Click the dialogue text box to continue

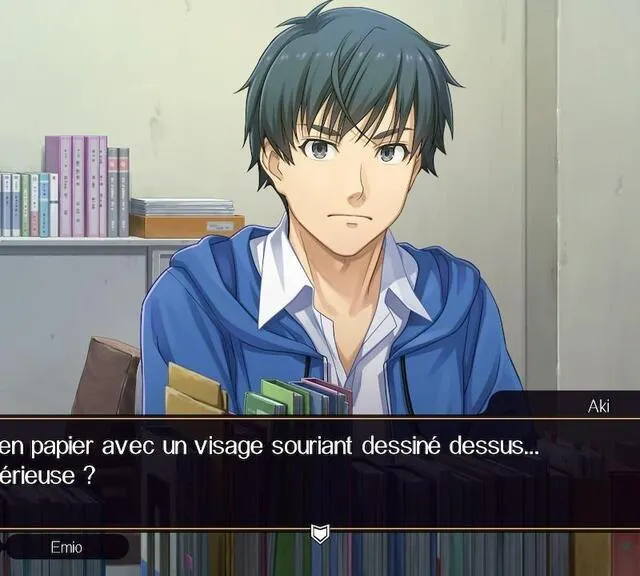[x=320, y=470]
